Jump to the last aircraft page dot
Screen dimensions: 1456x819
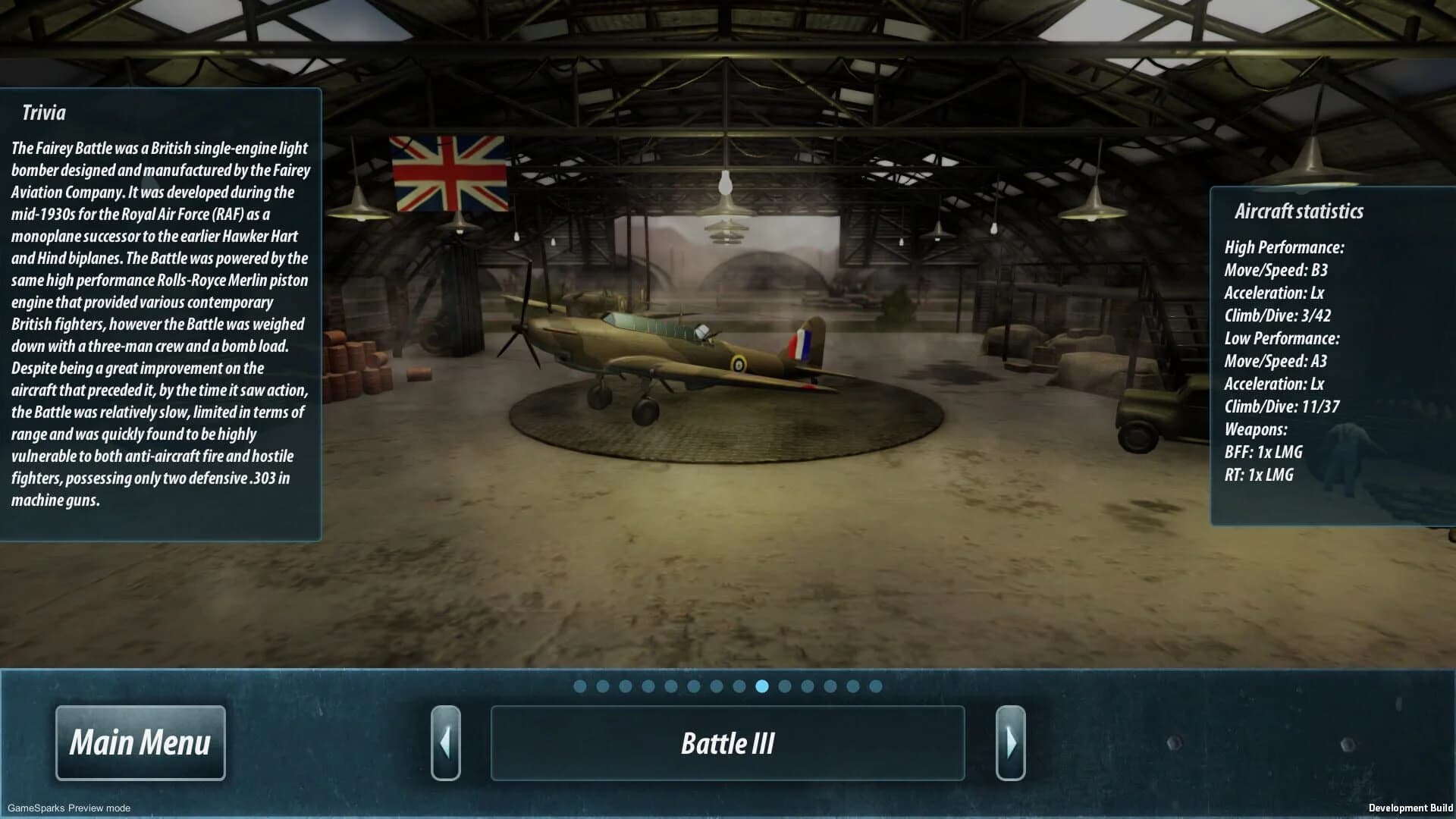click(x=876, y=686)
